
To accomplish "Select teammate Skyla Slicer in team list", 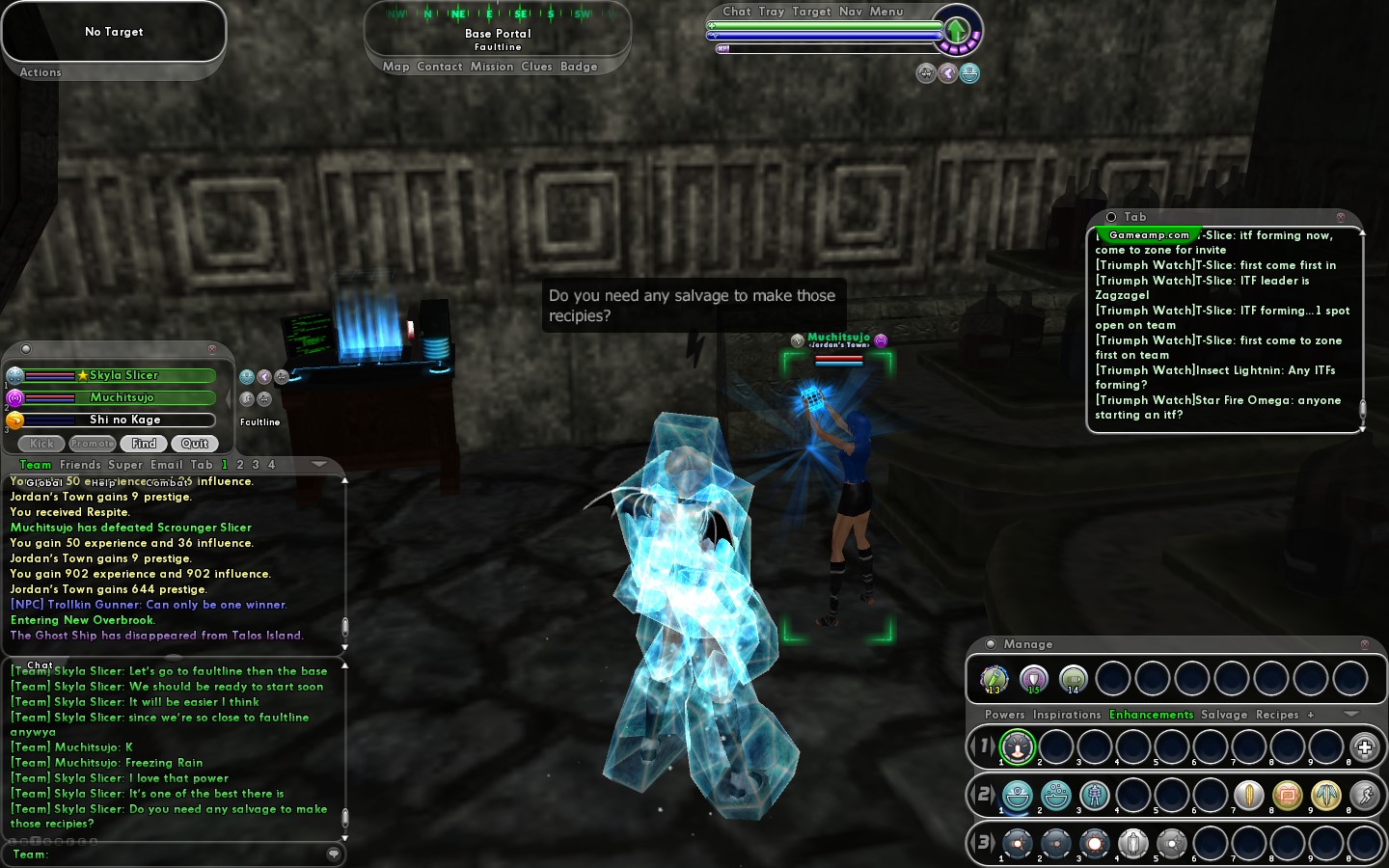I will click(x=123, y=375).
